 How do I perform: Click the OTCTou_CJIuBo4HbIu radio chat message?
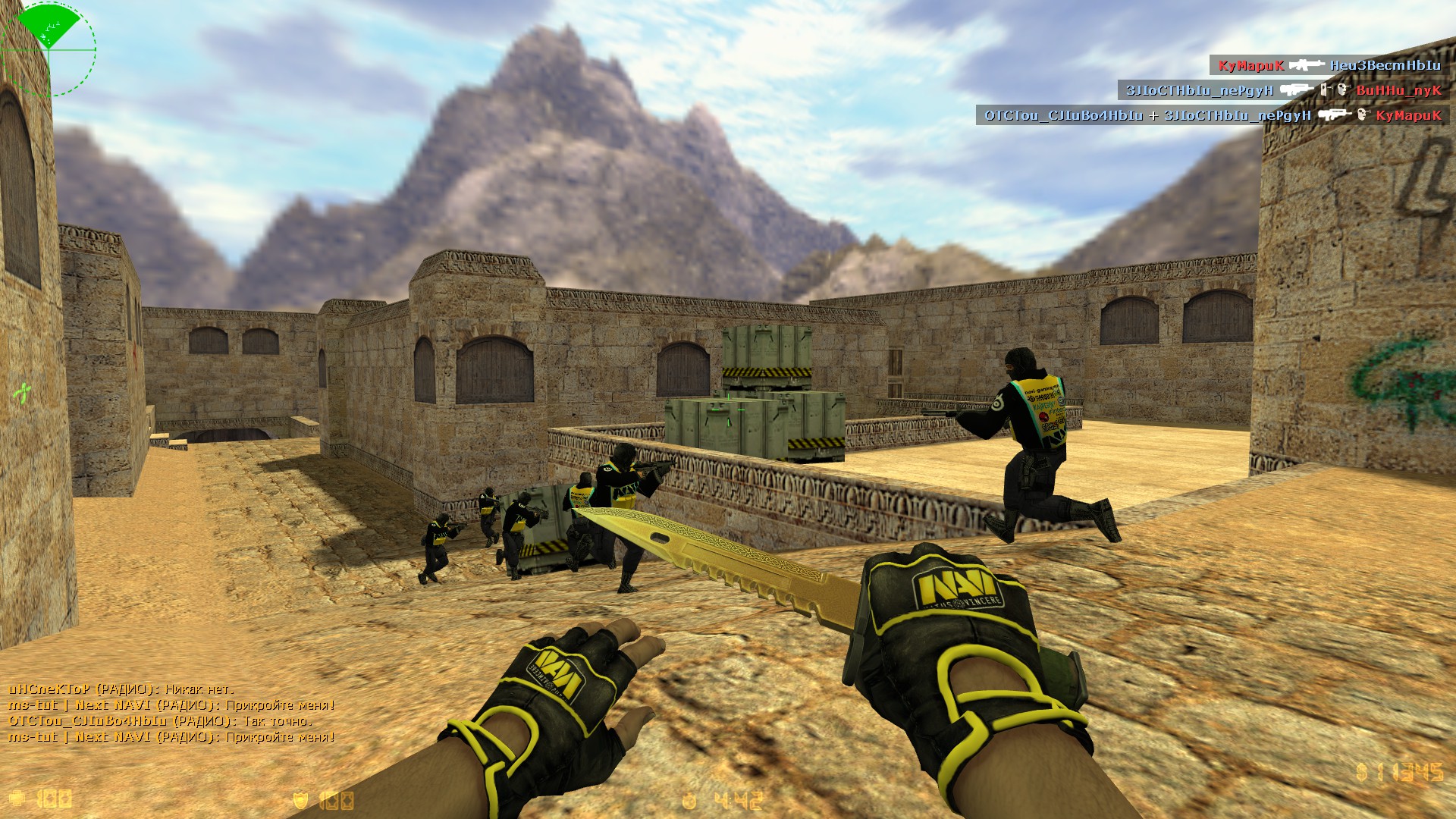160,720
